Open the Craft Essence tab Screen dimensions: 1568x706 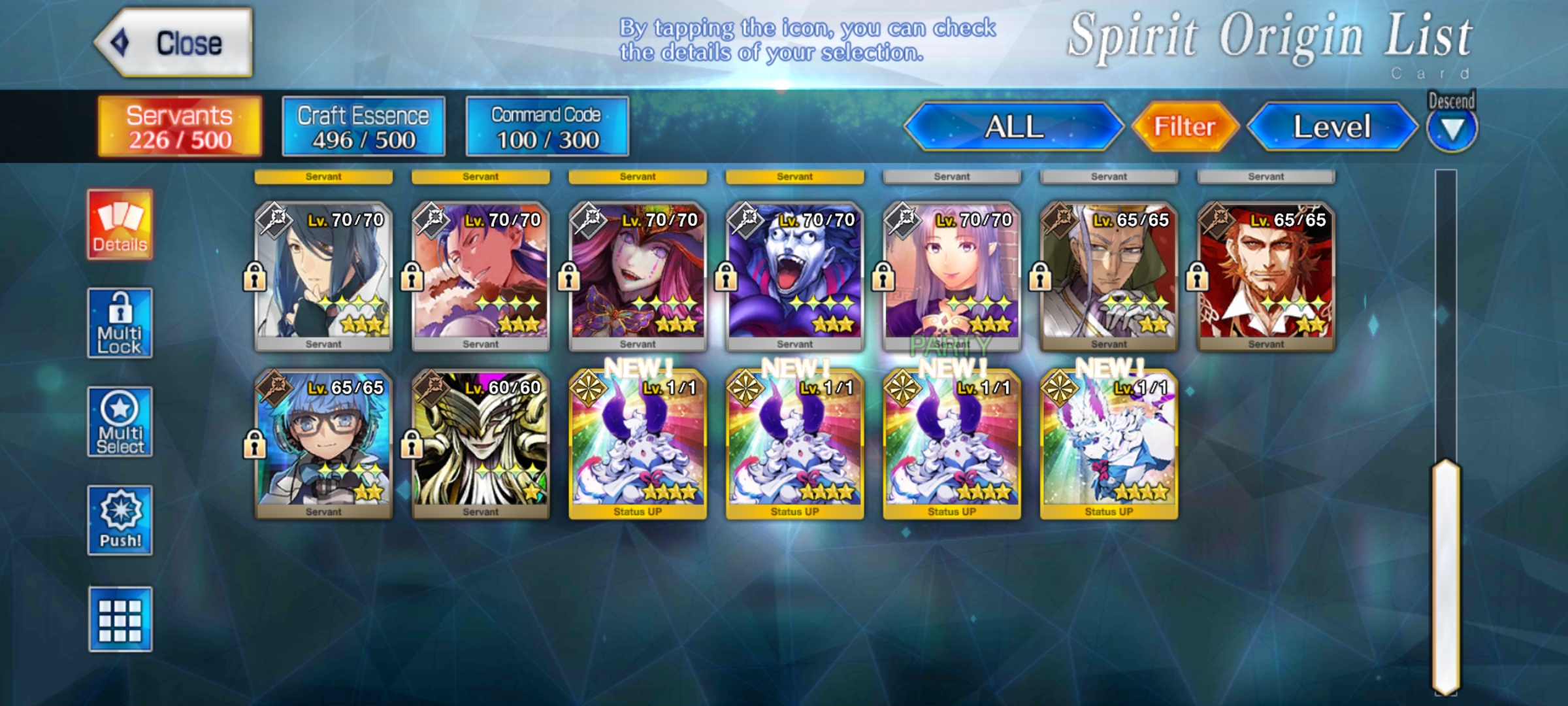click(363, 127)
